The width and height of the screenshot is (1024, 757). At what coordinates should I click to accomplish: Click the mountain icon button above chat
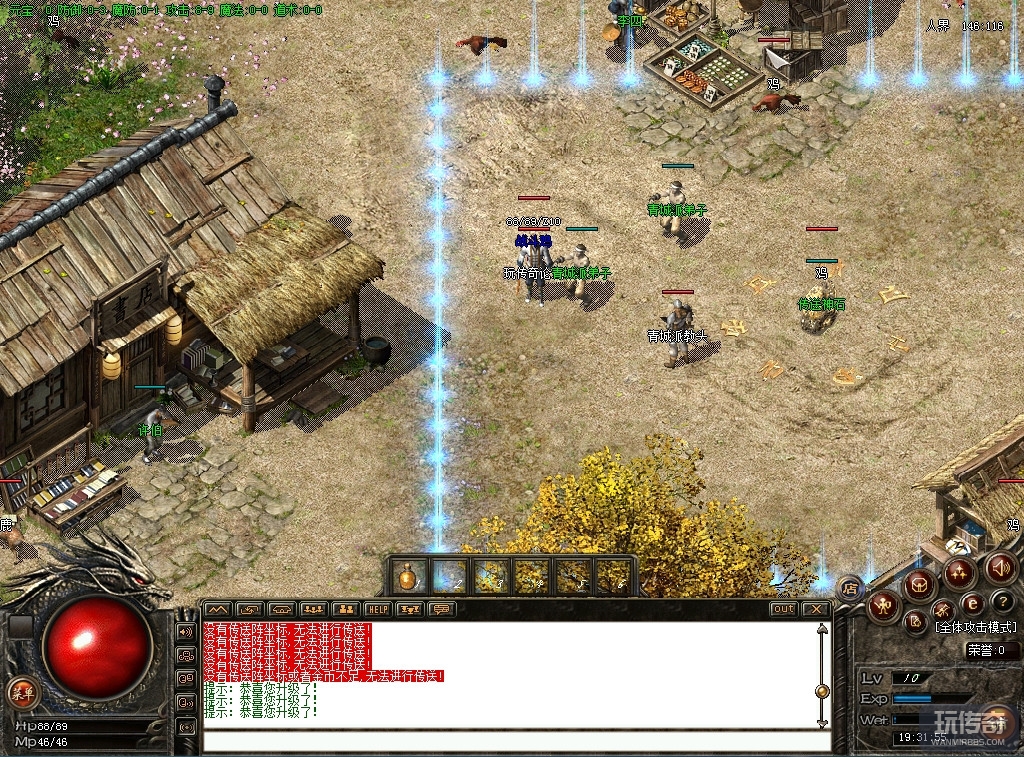tap(217, 609)
